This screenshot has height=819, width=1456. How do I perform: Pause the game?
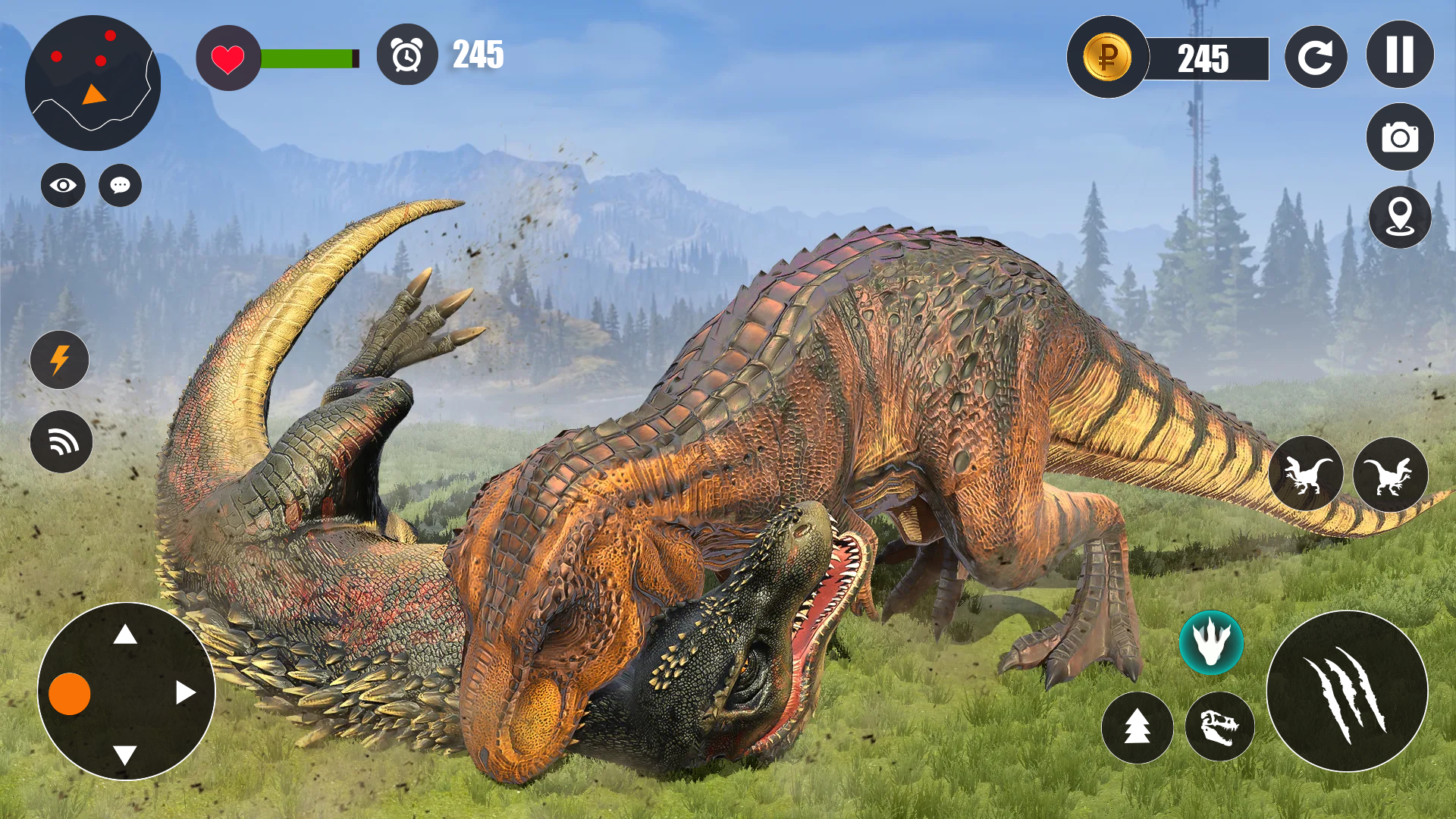pos(1399,55)
